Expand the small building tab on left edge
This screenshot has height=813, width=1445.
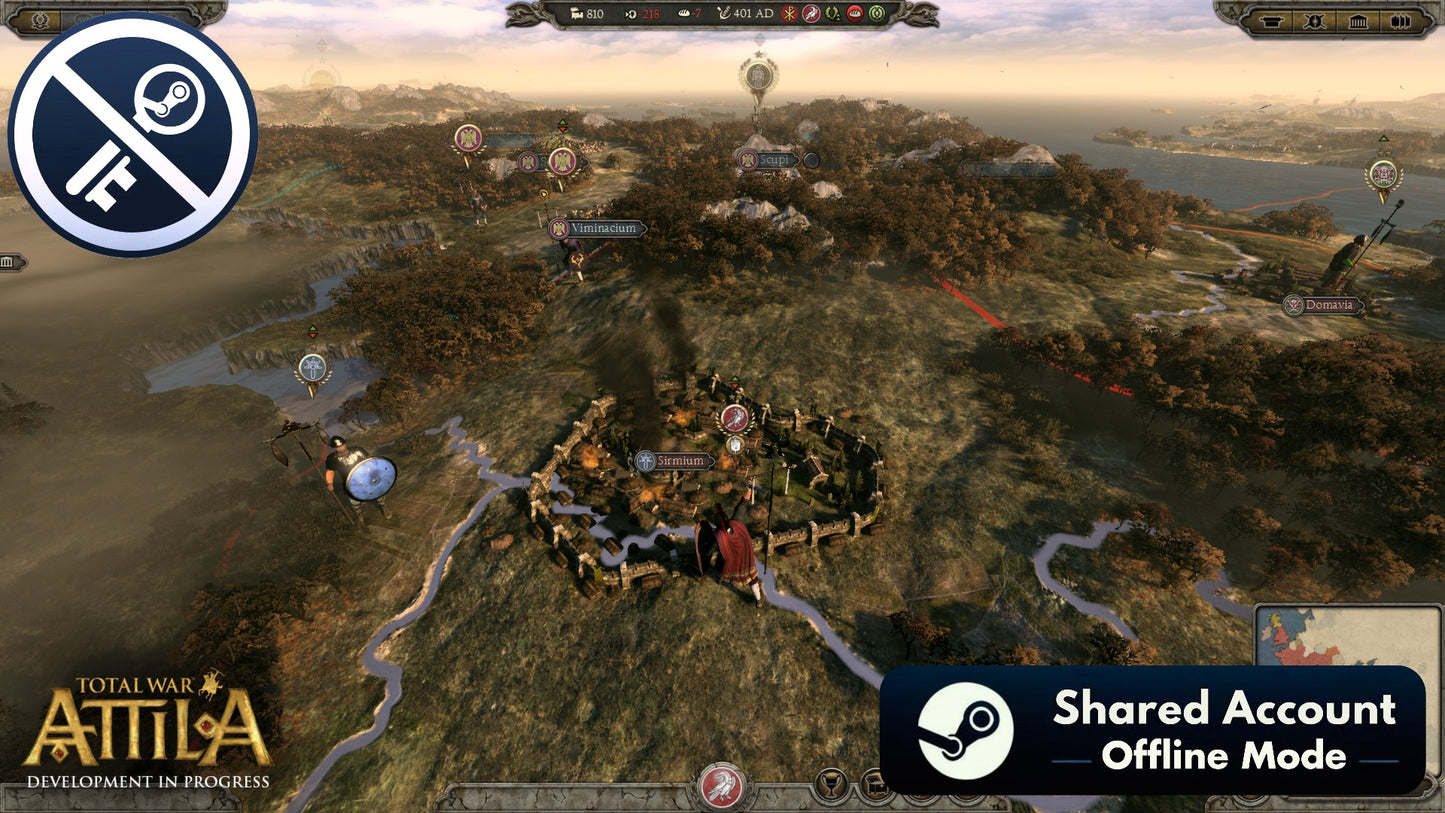tap(10, 262)
